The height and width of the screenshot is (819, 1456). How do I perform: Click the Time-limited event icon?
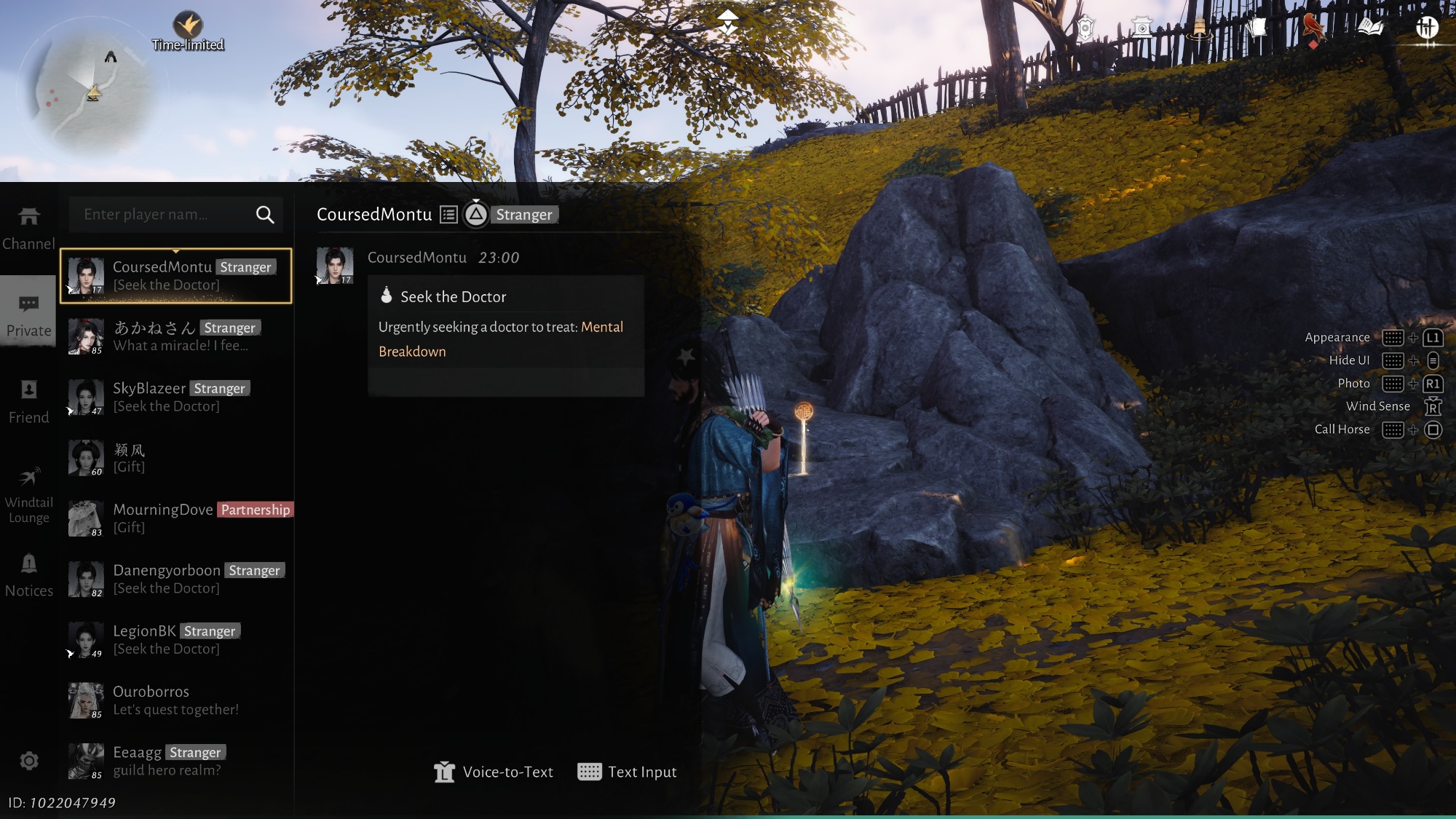point(188,29)
